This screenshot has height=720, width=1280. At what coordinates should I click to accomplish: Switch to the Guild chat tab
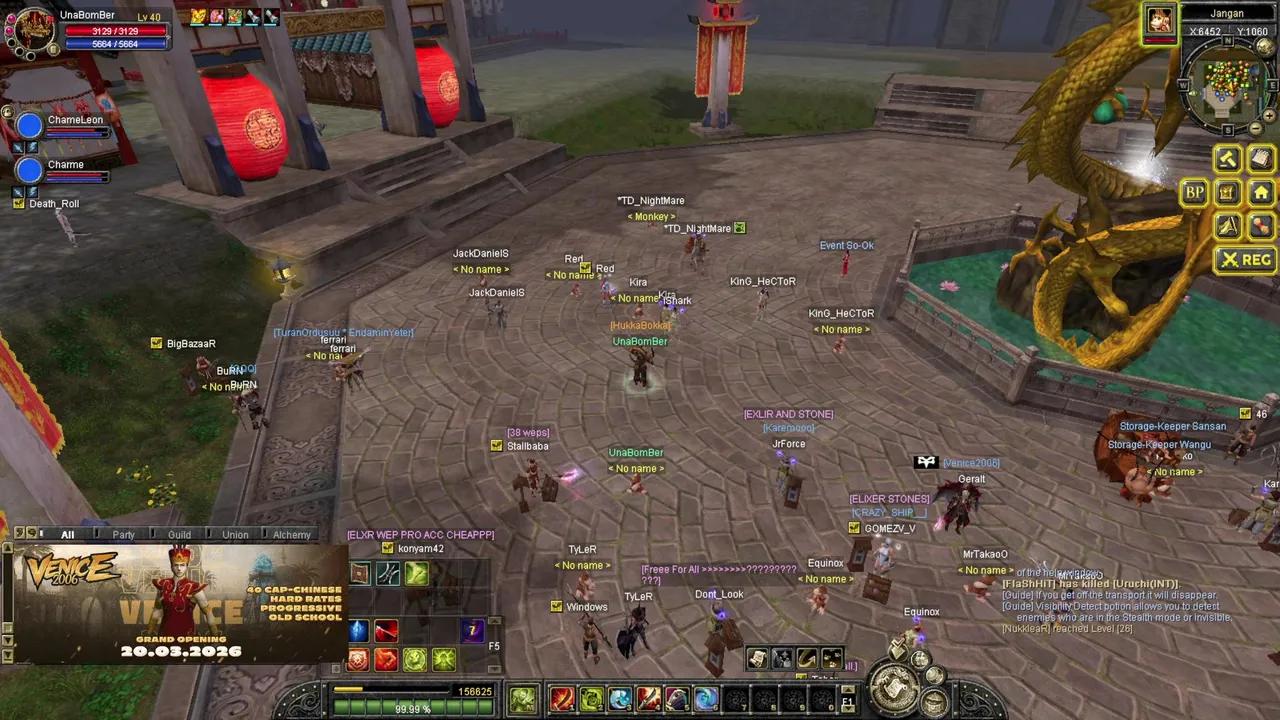point(179,534)
